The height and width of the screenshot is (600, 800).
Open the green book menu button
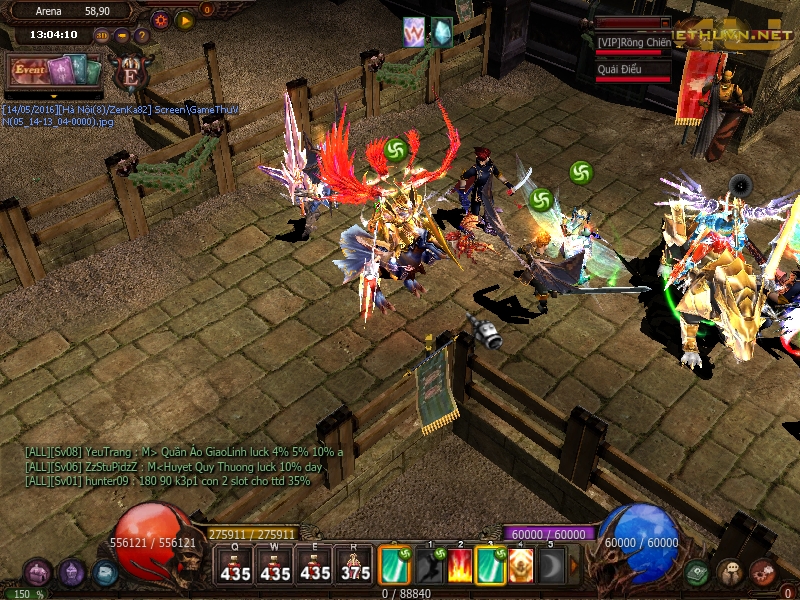(698, 572)
